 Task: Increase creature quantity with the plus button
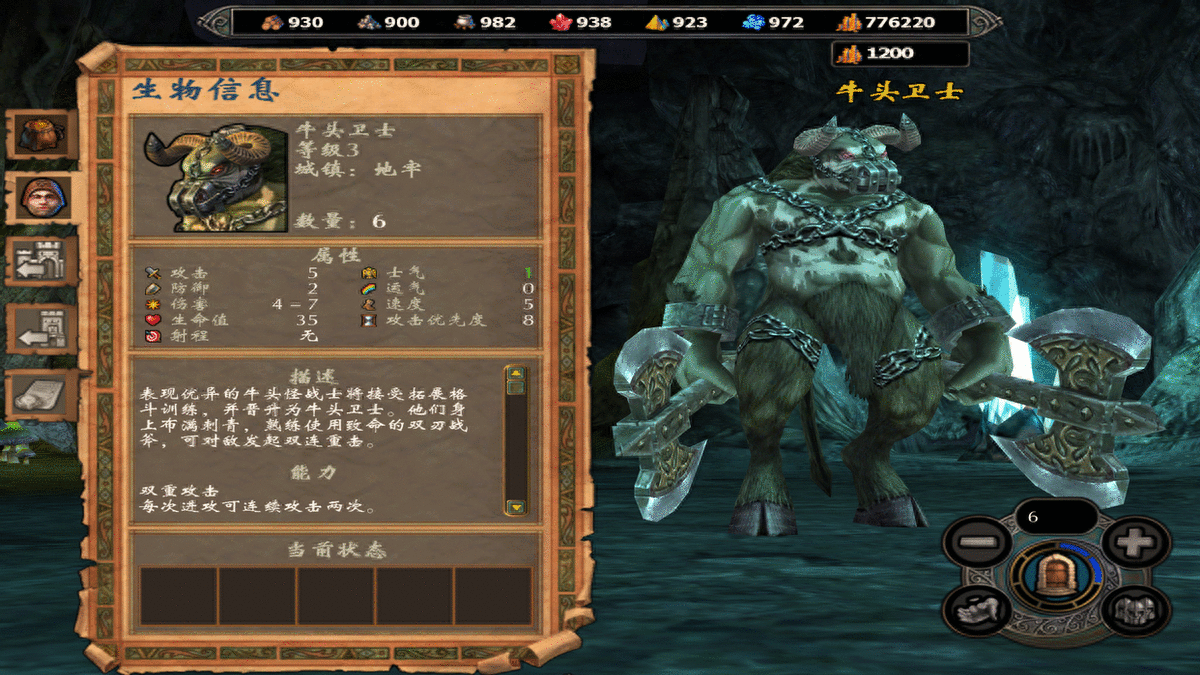[1135, 544]
